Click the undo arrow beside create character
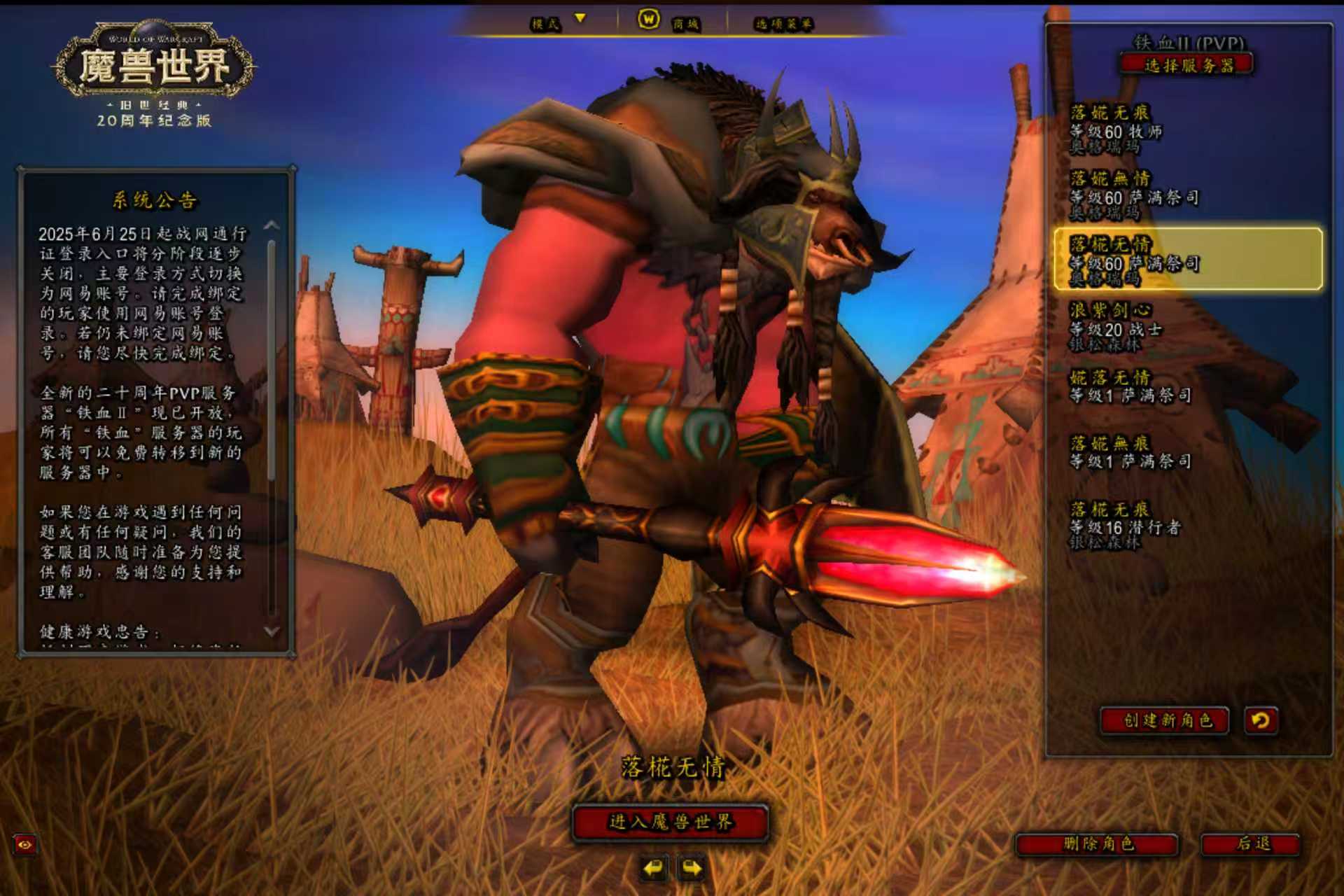1344x896 pixels. [x=1261, y=720]
